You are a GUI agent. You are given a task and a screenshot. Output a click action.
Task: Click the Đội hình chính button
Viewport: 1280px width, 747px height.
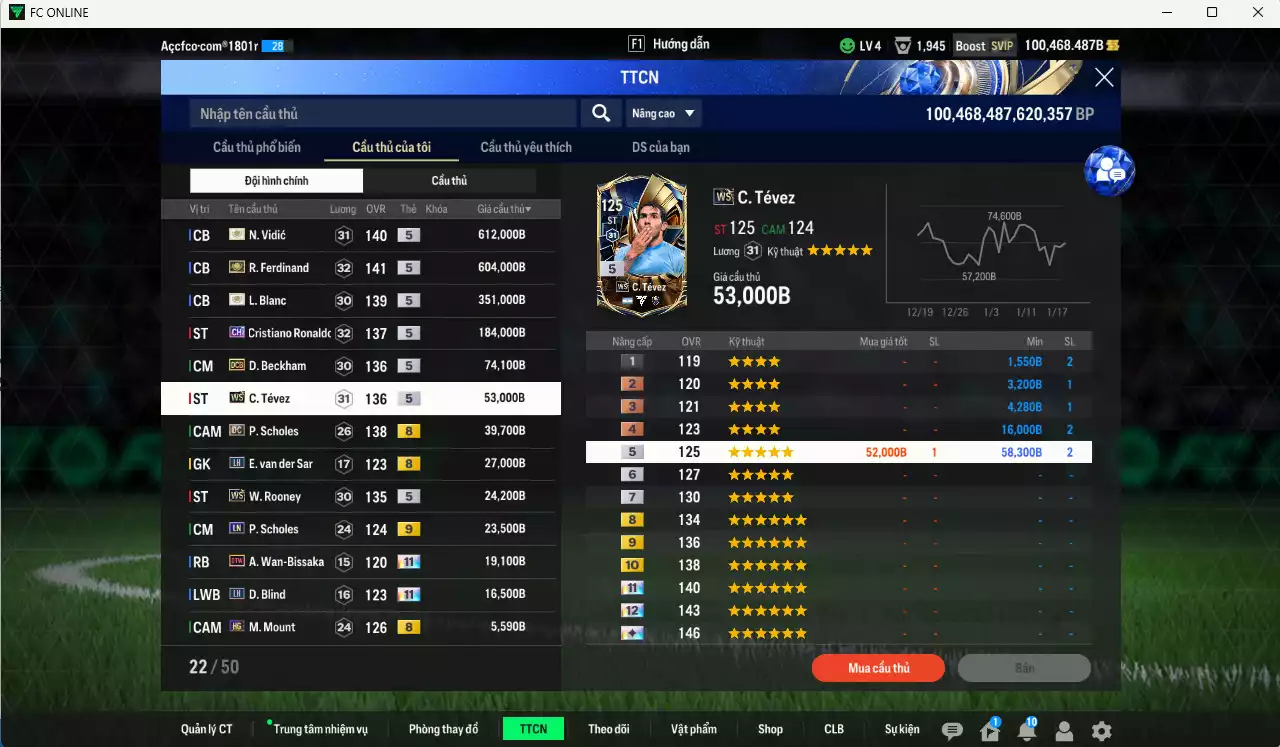click(276, 180)
